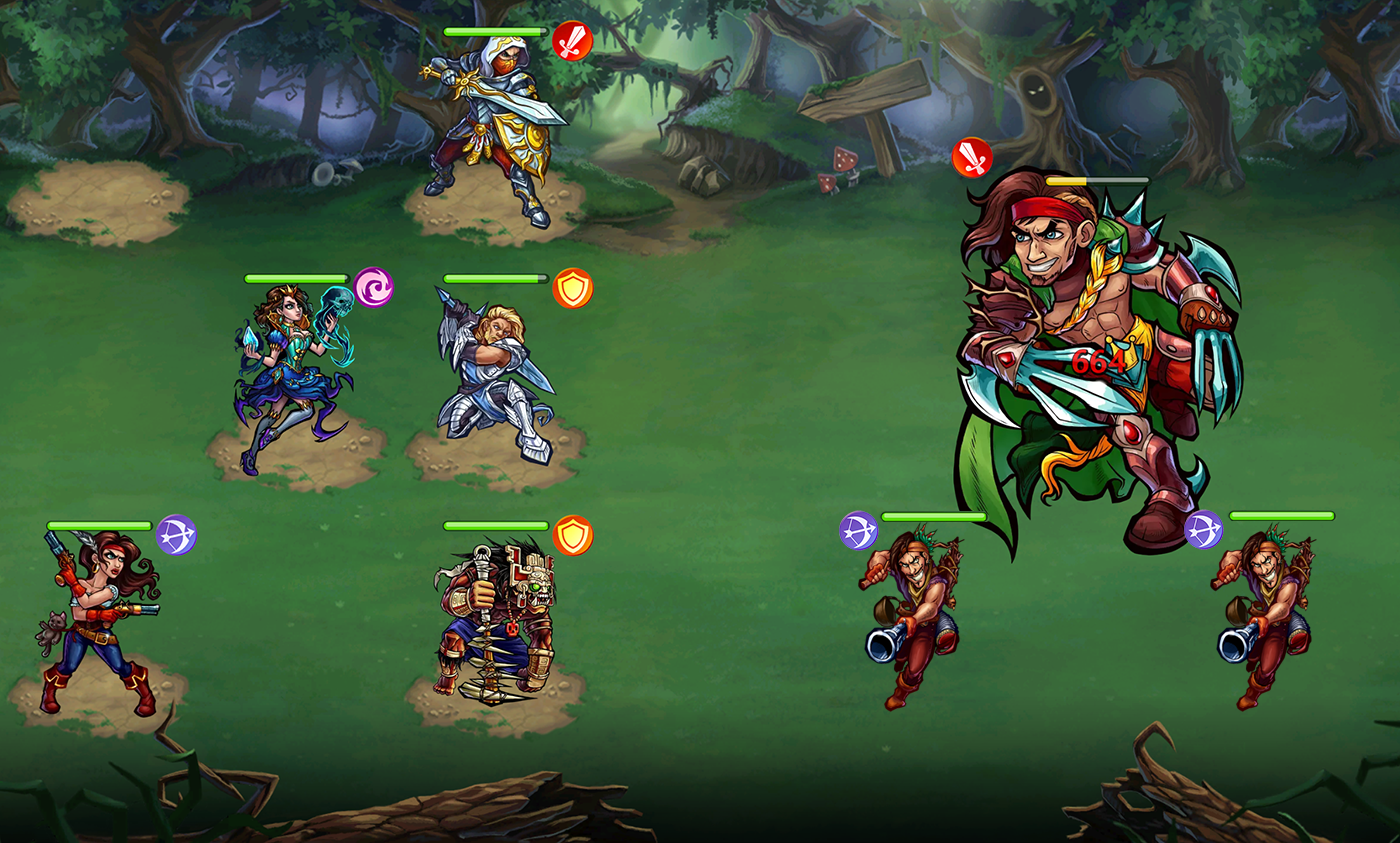Image resolution: width=1400 pixels, height=843 pixels.
Task: Click the bow icon above the left enemy gunner
Action: 857,529
